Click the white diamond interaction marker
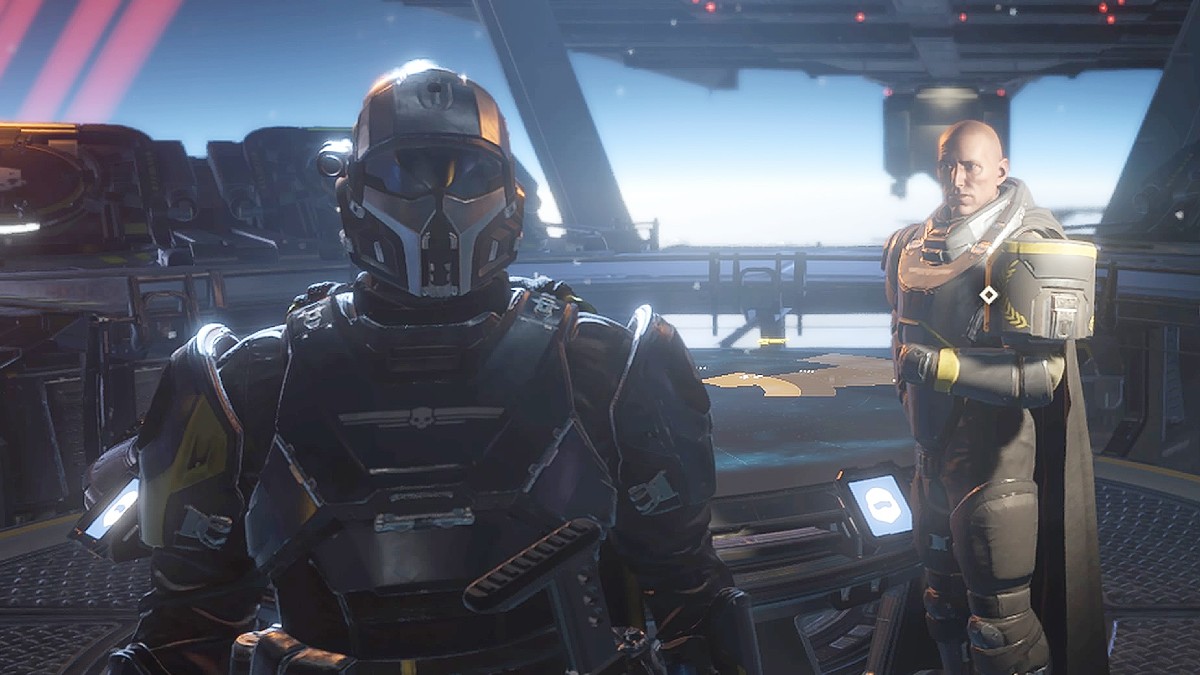Image resolution: width=1200 pixels, height=675 pixels. coord(988,294)
